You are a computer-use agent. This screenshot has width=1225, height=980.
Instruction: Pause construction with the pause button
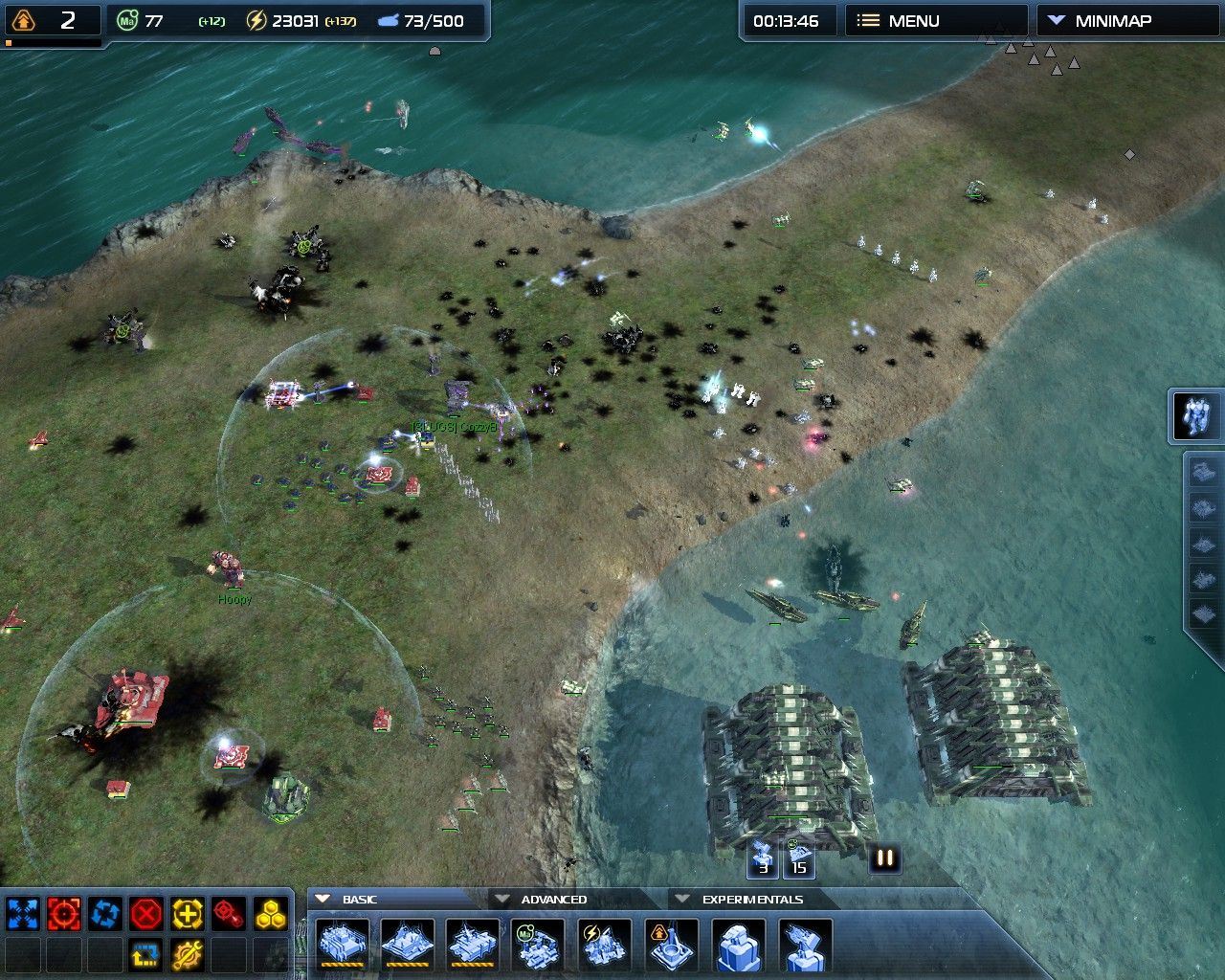coord(885,858)
